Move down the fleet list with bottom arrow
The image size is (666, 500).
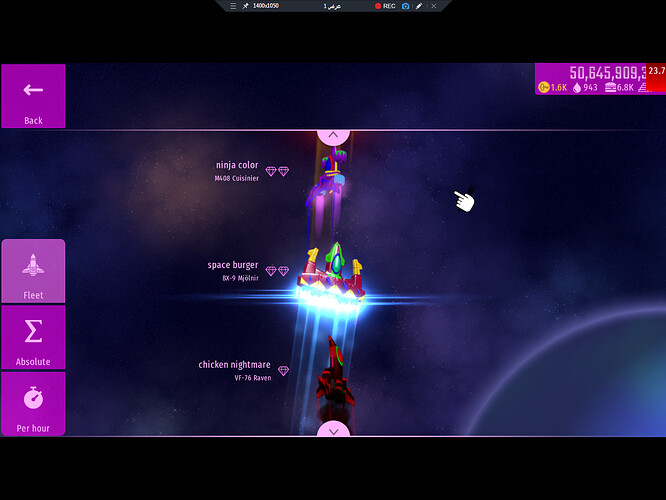coord(333,430)
